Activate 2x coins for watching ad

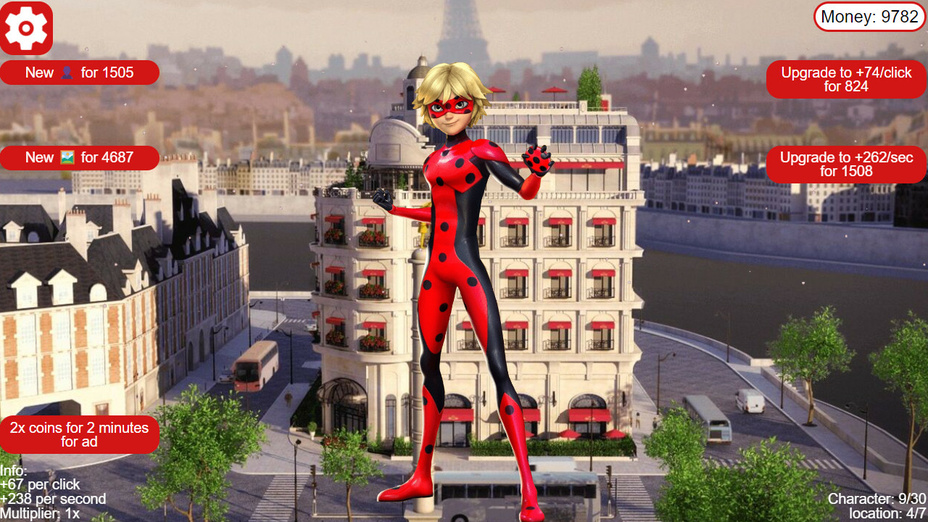(x=79, y=434)
